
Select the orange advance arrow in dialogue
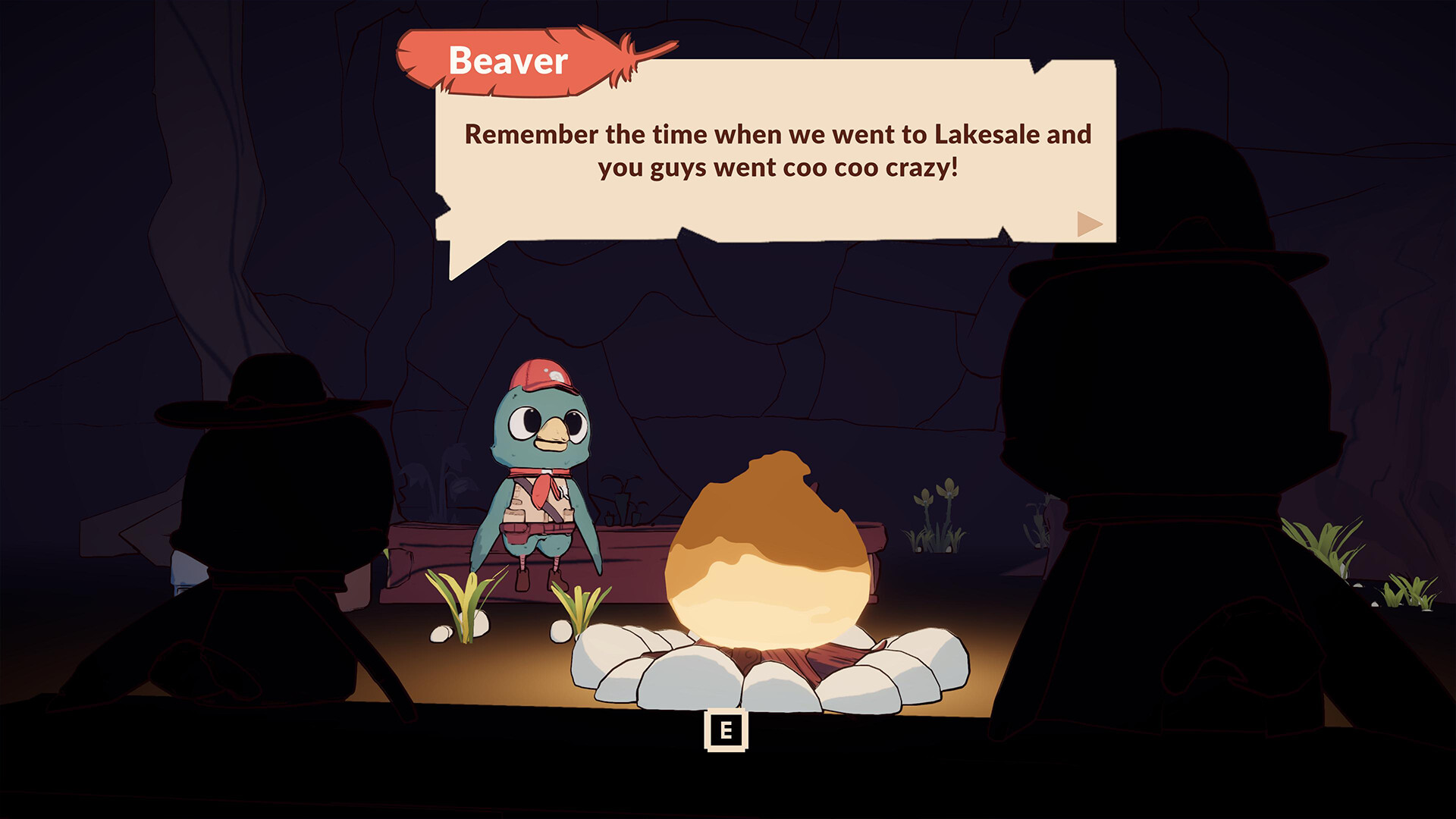(x=1090, y=224)
